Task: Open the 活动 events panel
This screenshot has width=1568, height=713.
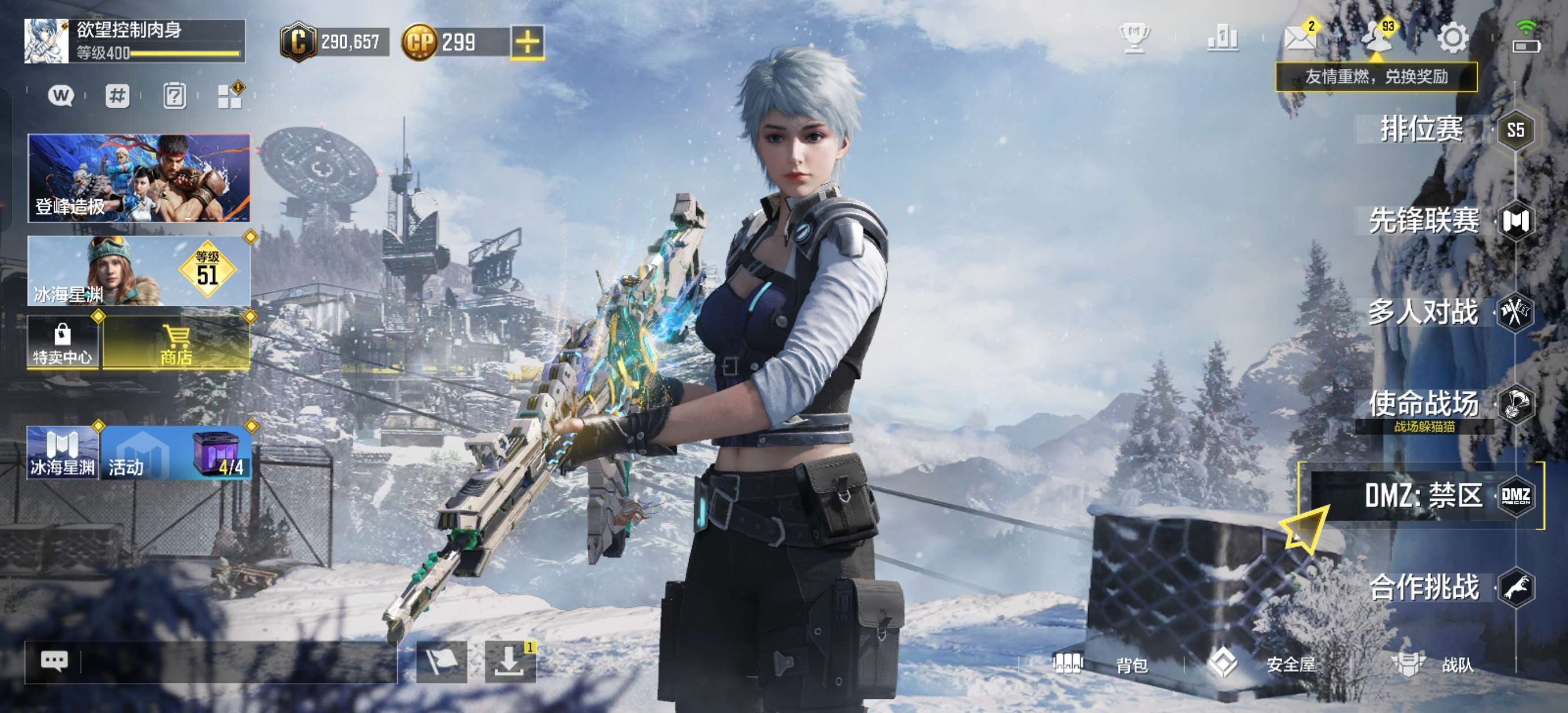Action: (x=175, y=453)
